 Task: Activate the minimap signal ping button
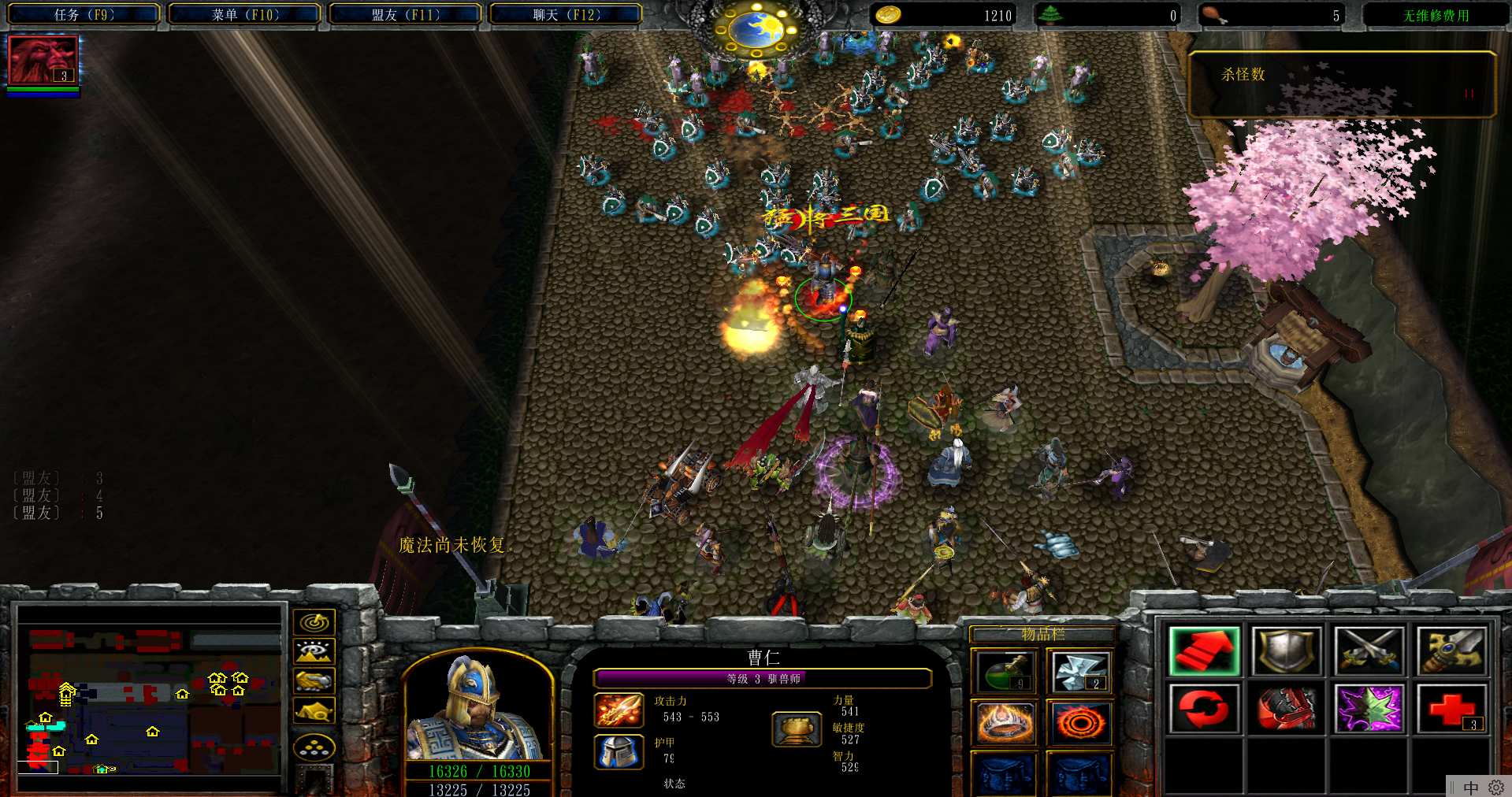pyautogui.click(x=314, y=622)
